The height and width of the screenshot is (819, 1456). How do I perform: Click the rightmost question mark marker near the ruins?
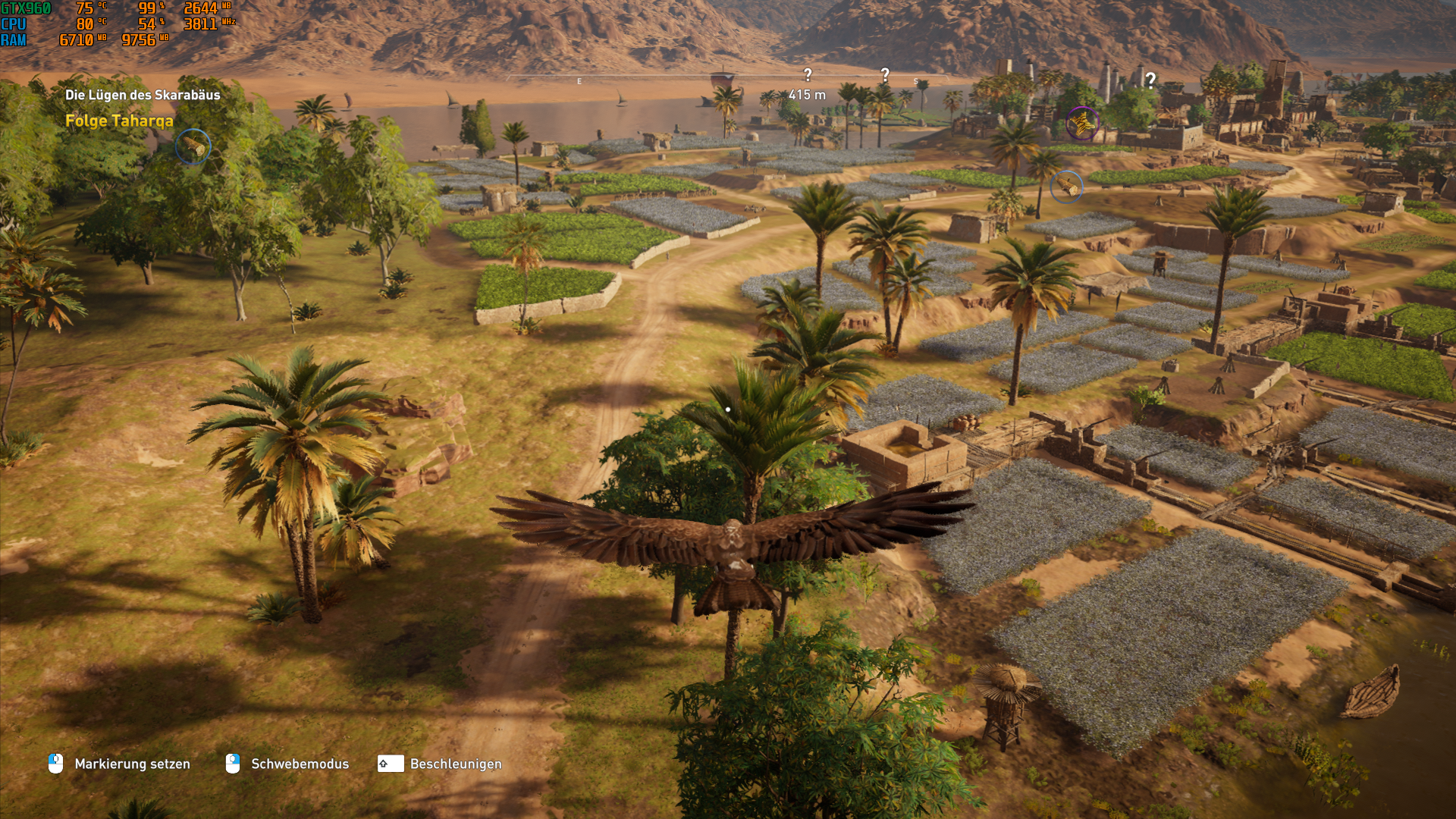pos(1150,78)
